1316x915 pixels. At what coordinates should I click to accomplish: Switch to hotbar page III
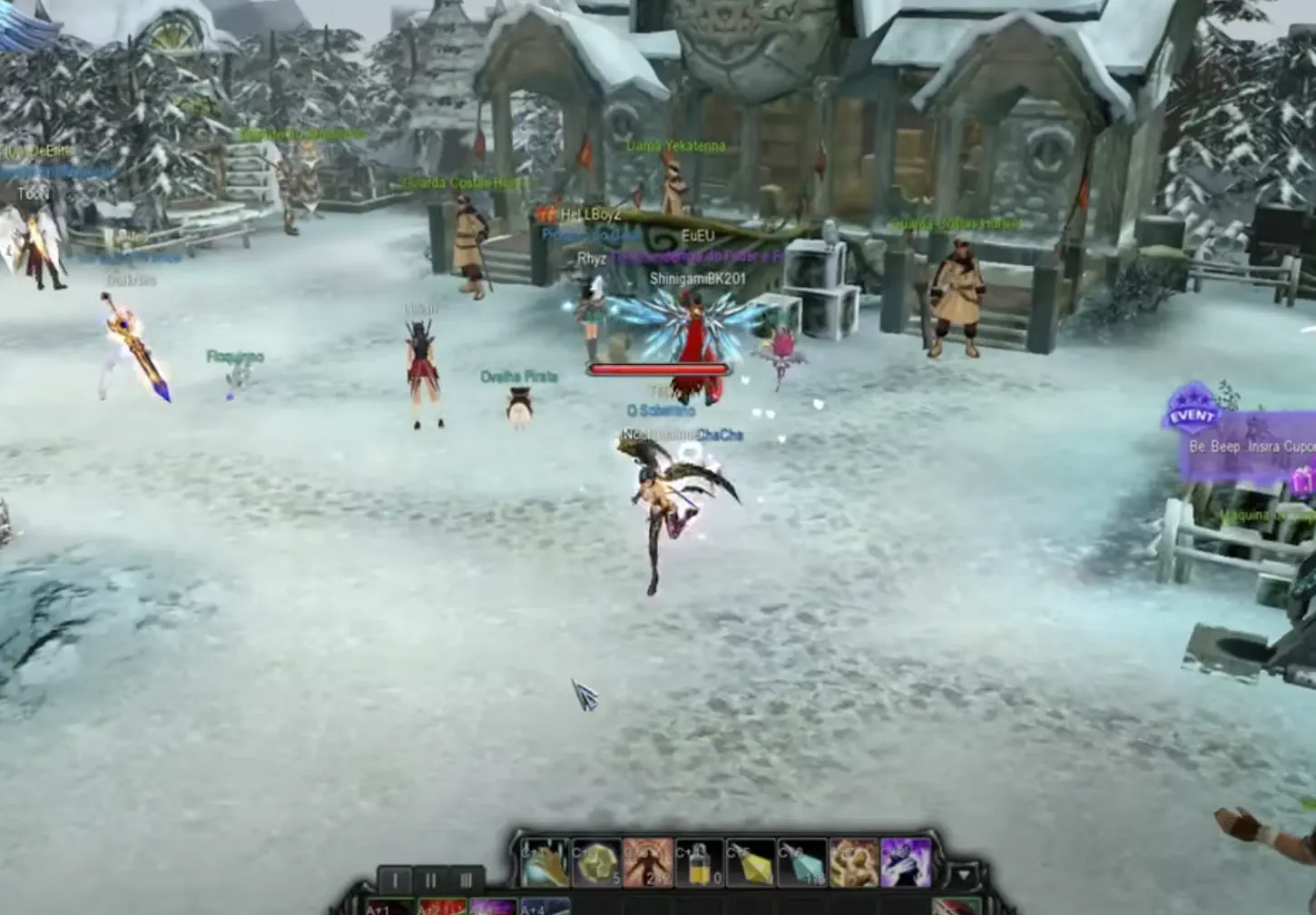[467, 879]
